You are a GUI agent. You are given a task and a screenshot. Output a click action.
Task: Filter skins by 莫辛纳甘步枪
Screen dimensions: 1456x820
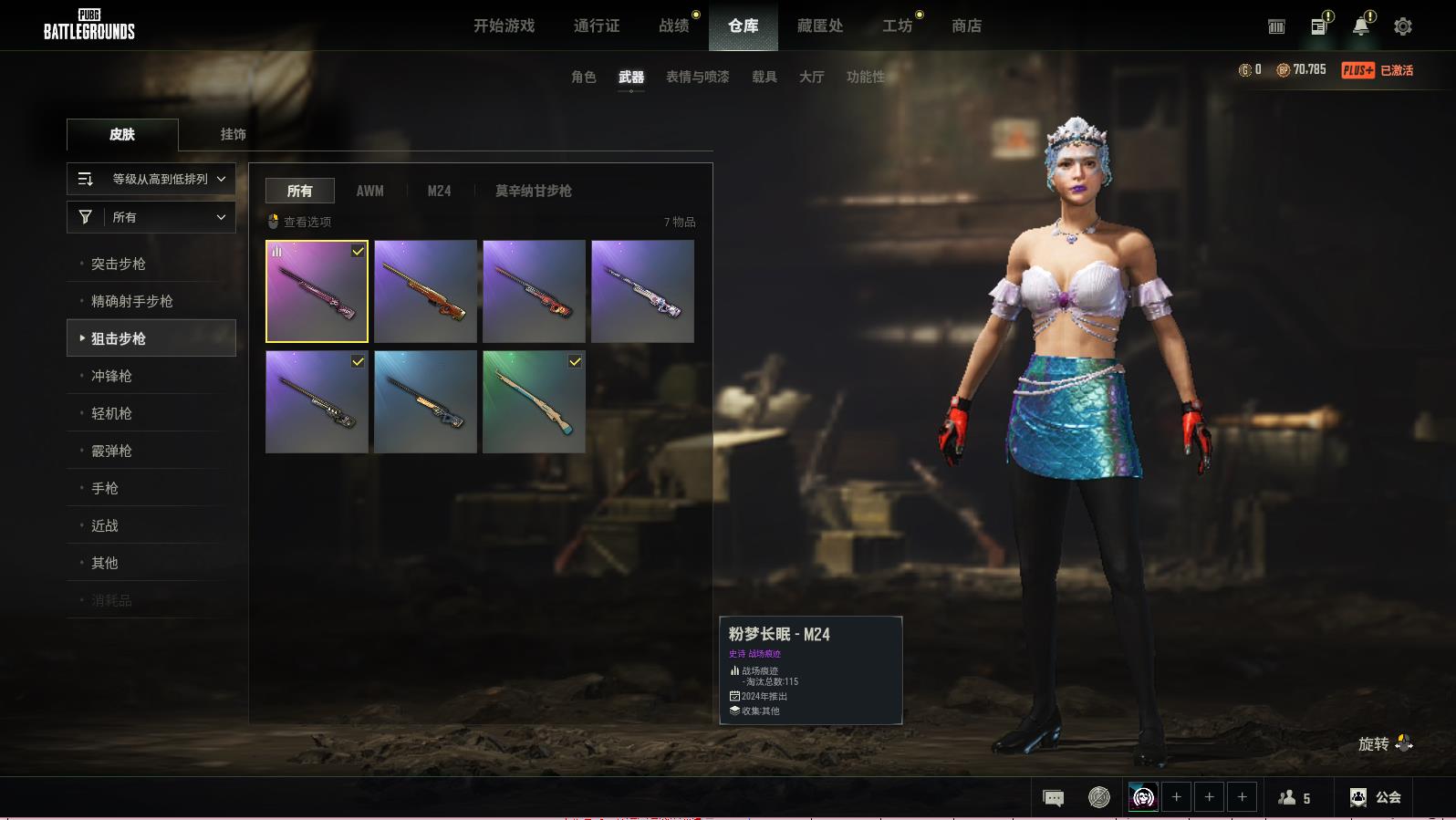point(533,191)
